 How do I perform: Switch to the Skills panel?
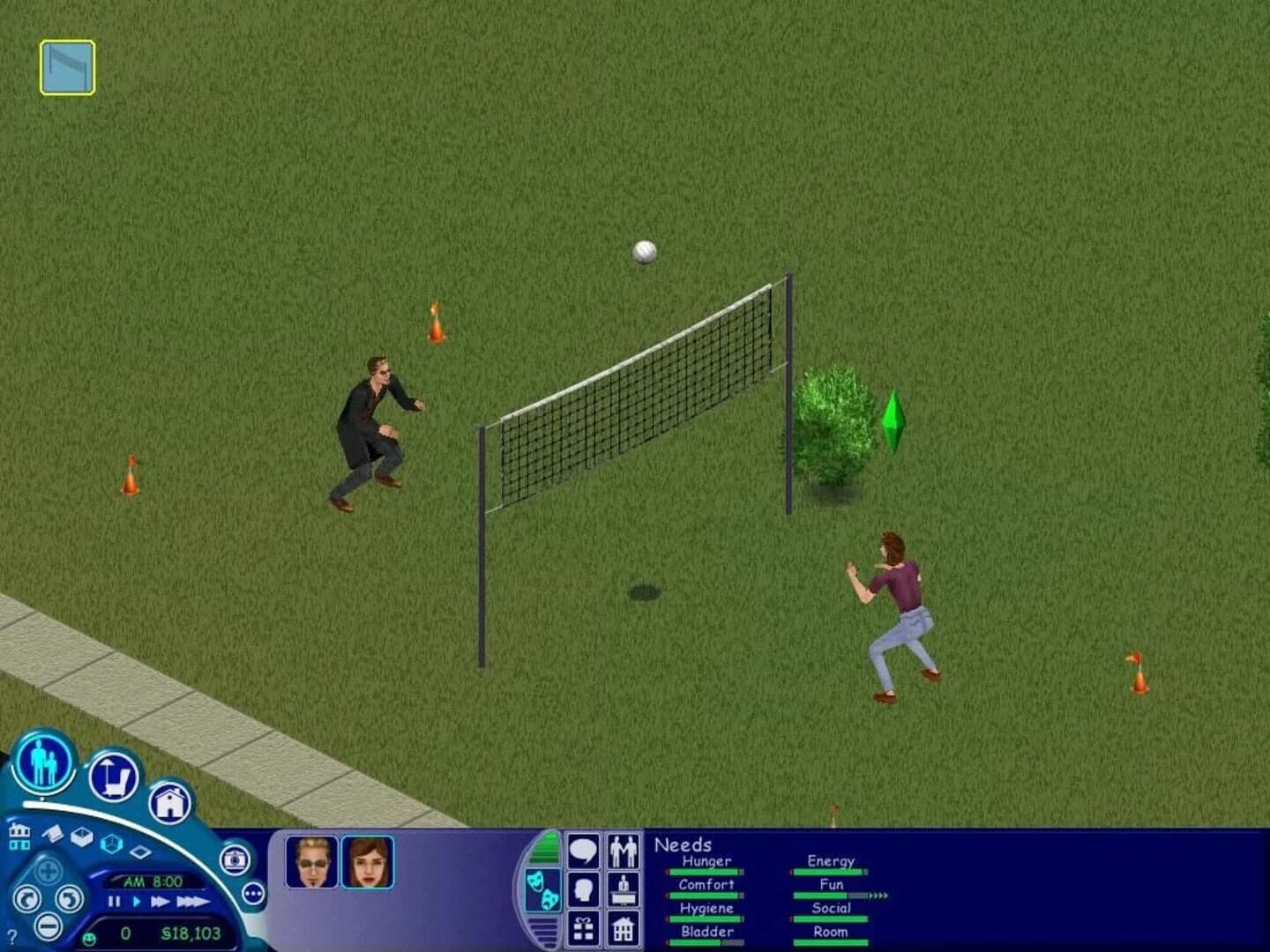pyautogui.click(x=582, y=887)
